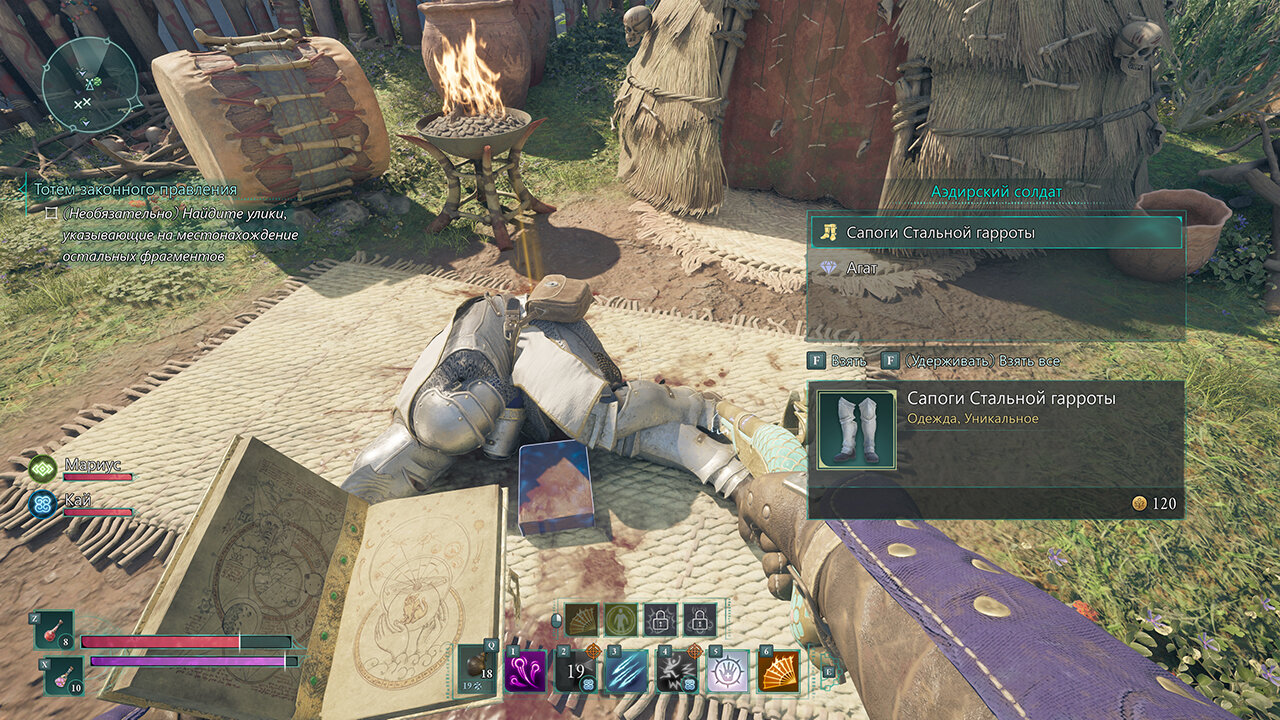The height and width of the screenshot is (720, 1280).
Task: Select Сапоги Стальной гарроты in the loot list
Action: (x=995, y=233)
